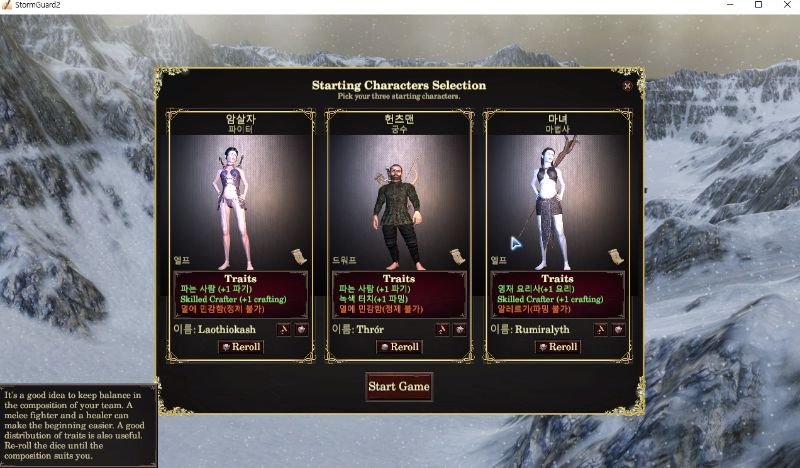The image size is (800, 468).
Task: Close the StormGuard2 window
Action: tap(783, 6)
